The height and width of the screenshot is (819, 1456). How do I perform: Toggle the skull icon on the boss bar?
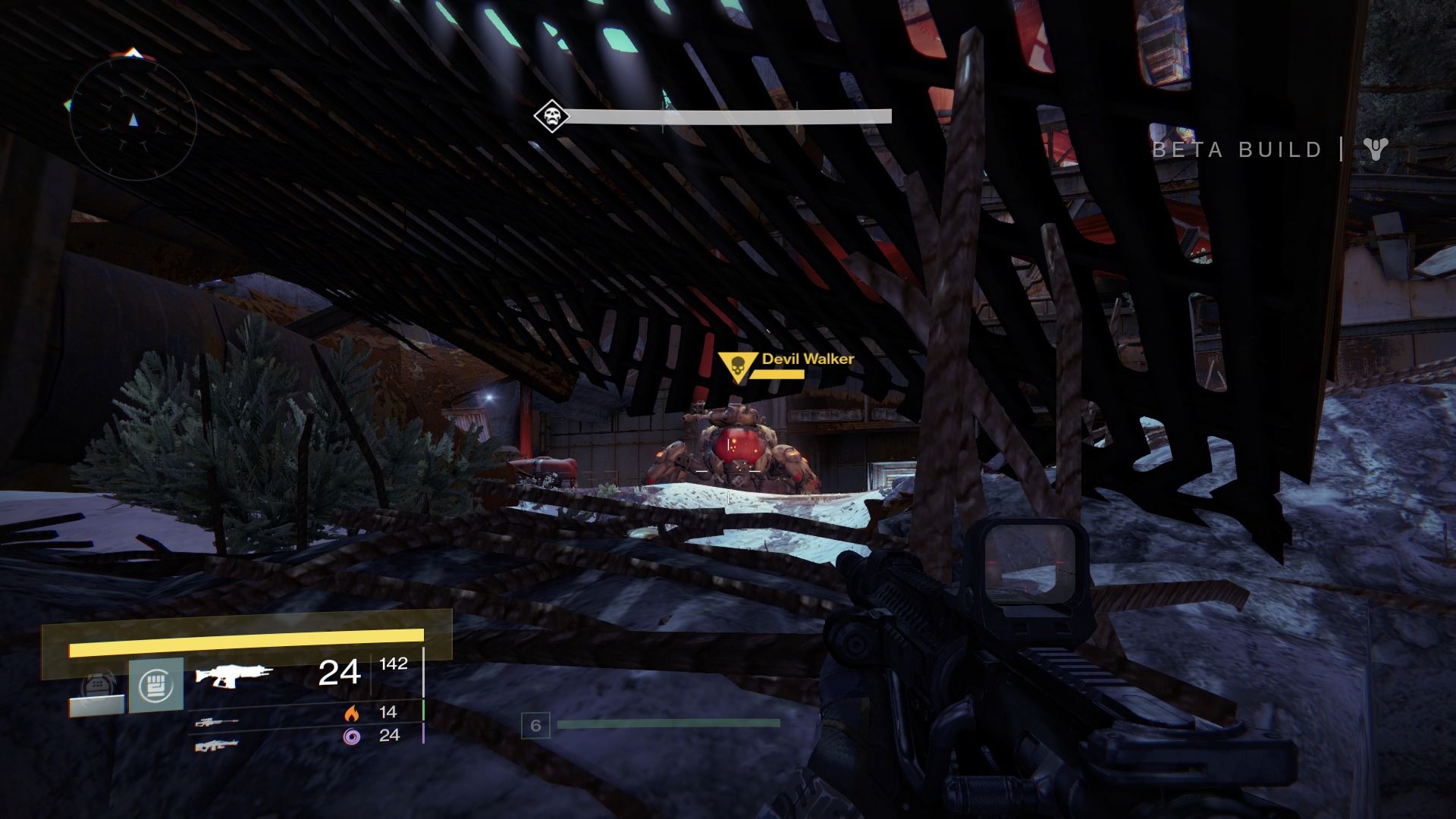(x=551, y=116)
